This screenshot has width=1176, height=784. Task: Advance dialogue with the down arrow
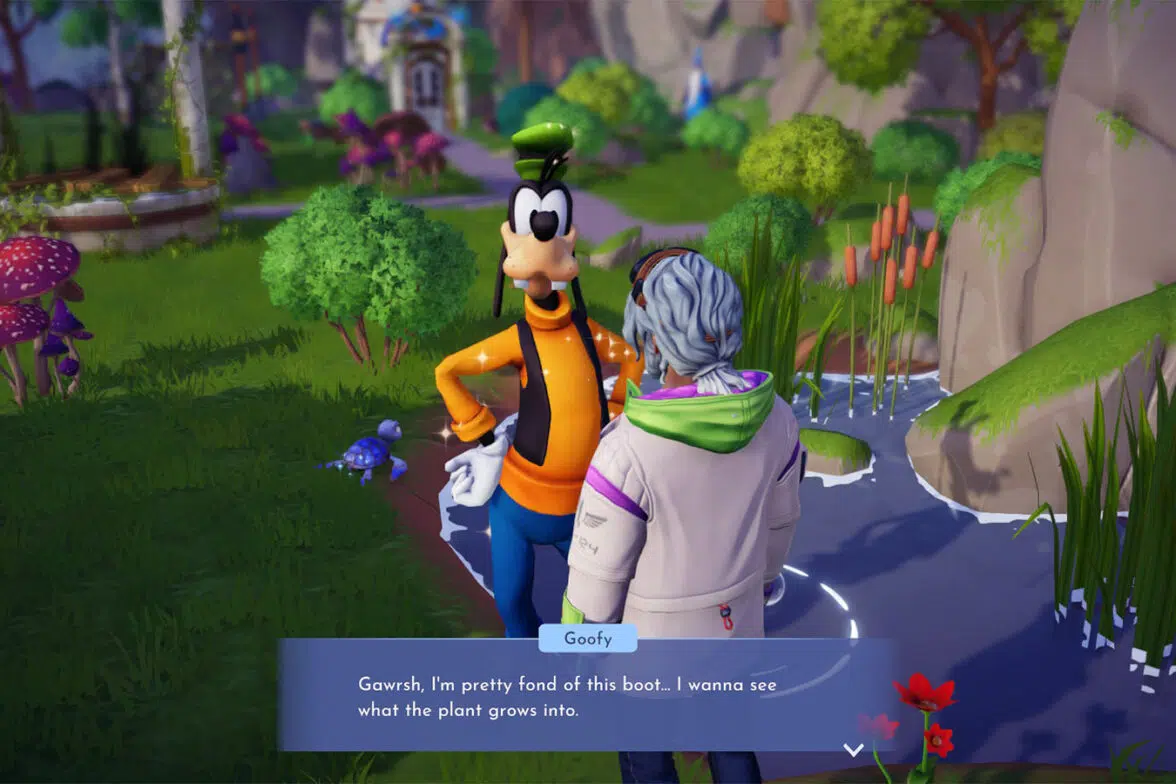(853, 749)
